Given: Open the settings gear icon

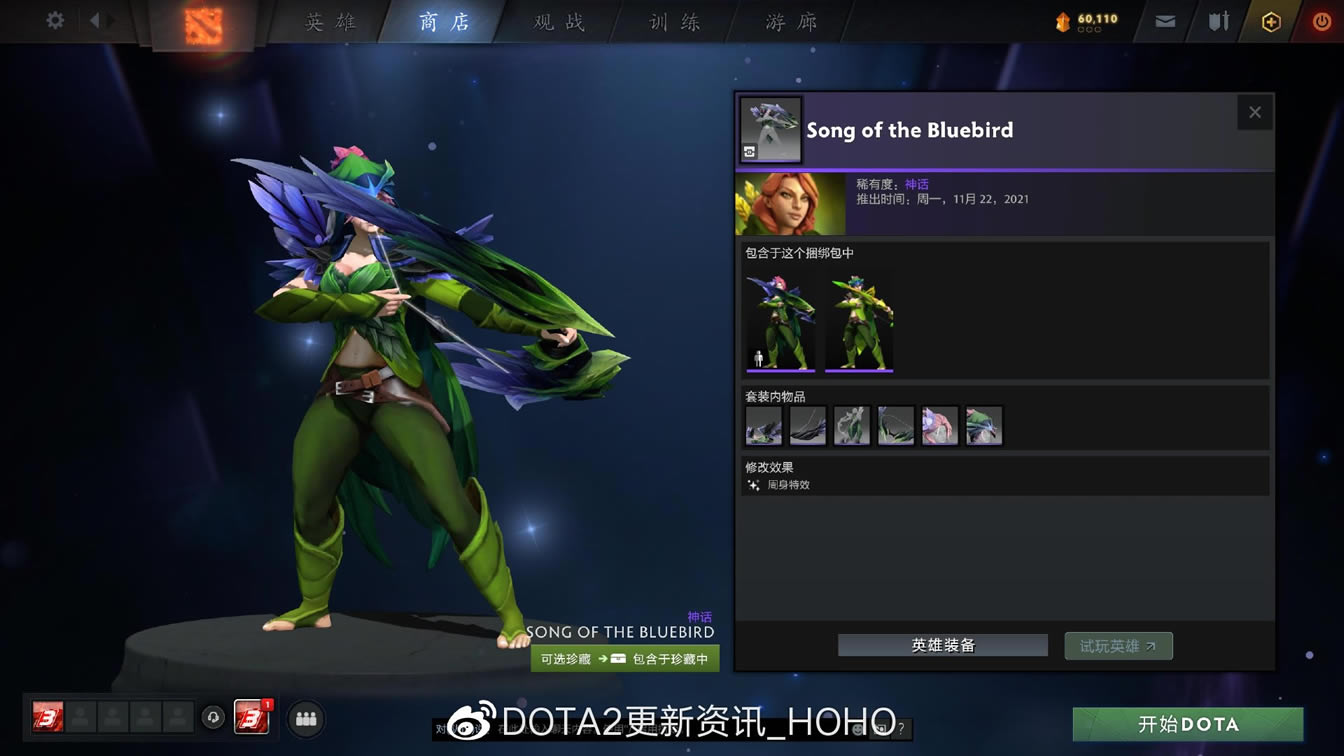Looking at the screenshot, I should tap(55, 19).
